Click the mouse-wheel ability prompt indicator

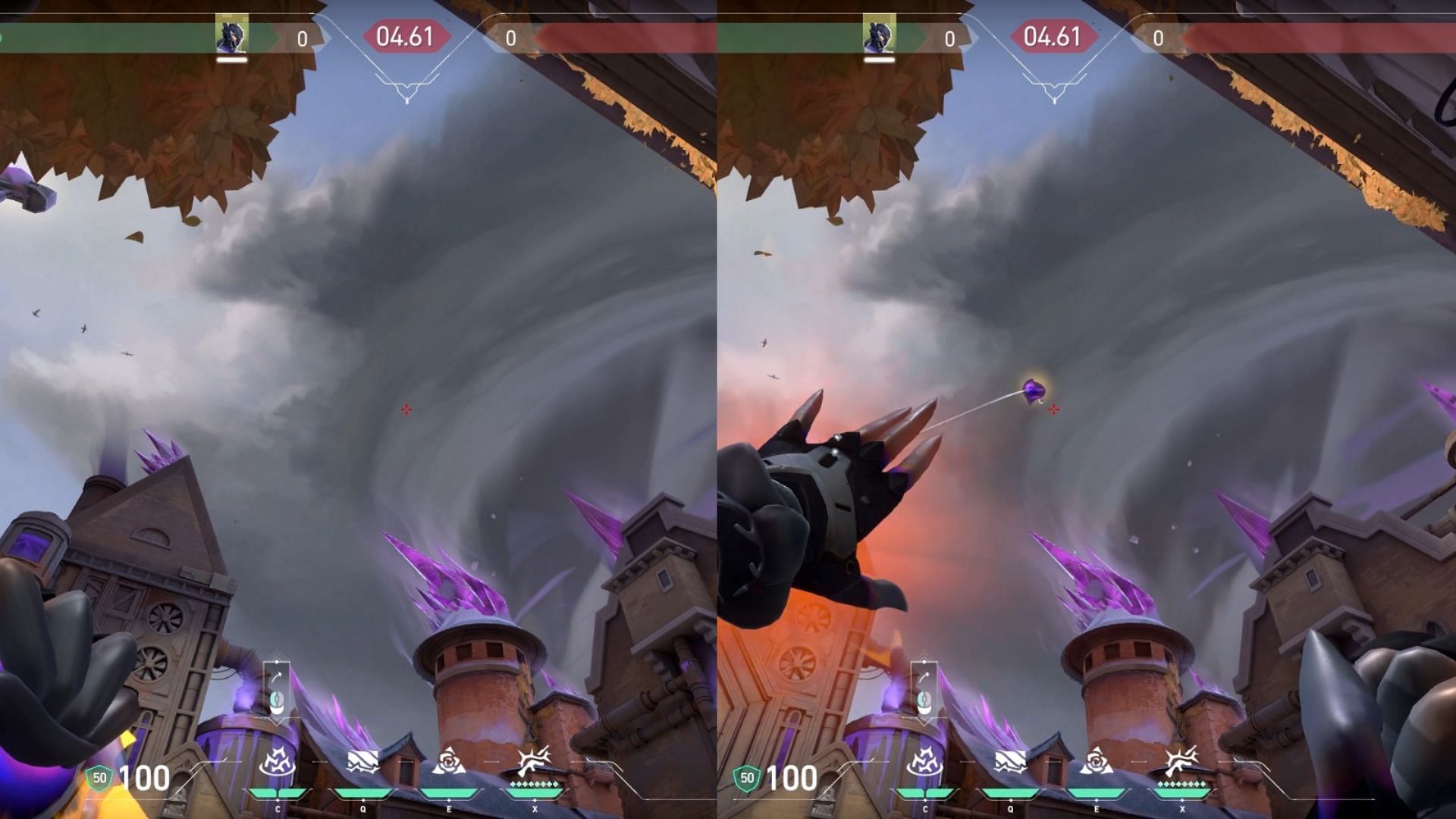pos(277,703)
